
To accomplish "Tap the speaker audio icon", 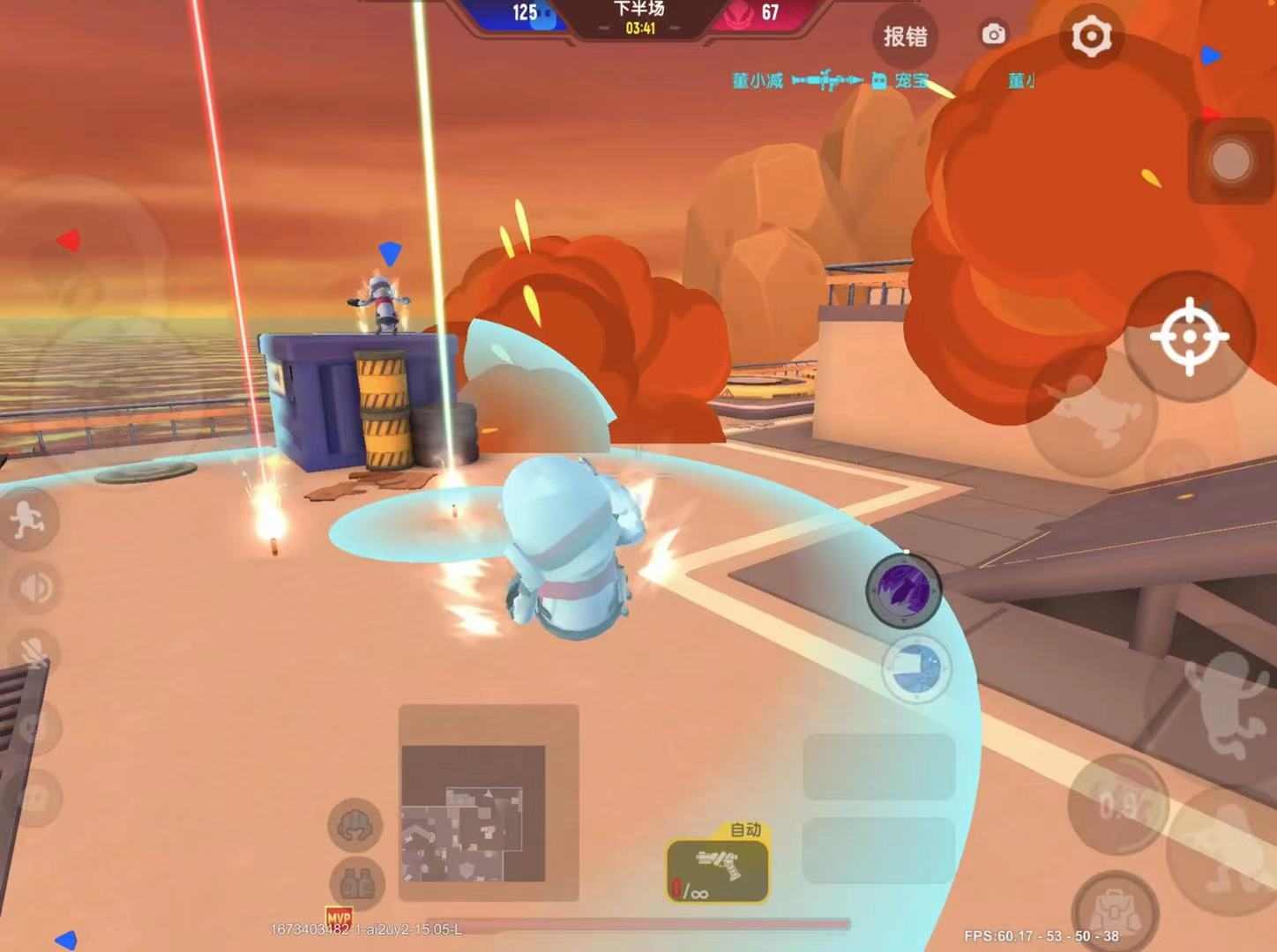I will pyautogui.click(x=34, y=586).
